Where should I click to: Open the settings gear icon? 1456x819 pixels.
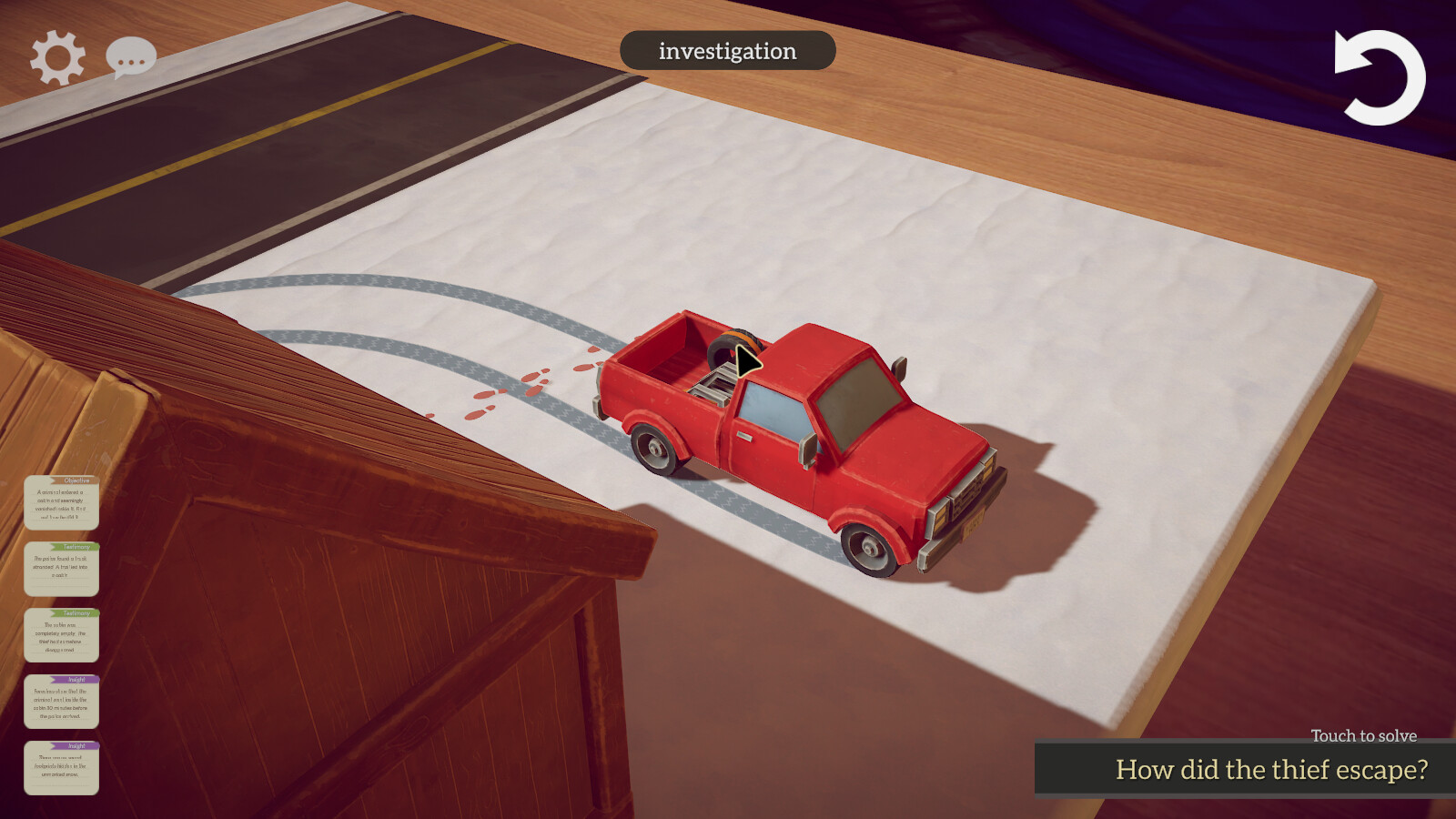point(56,56)
